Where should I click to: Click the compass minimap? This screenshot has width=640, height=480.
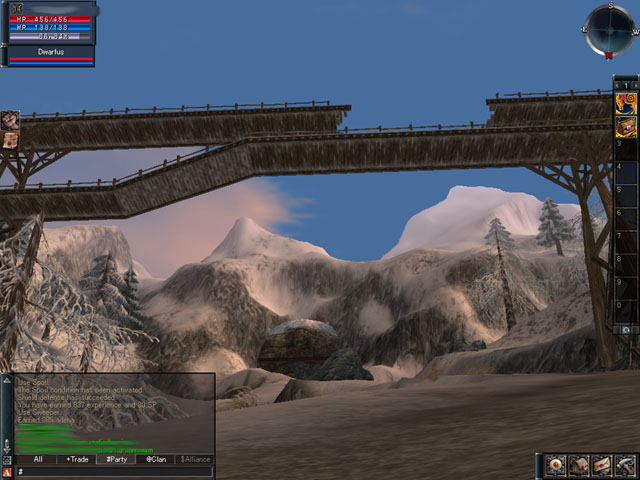point(610,29)
